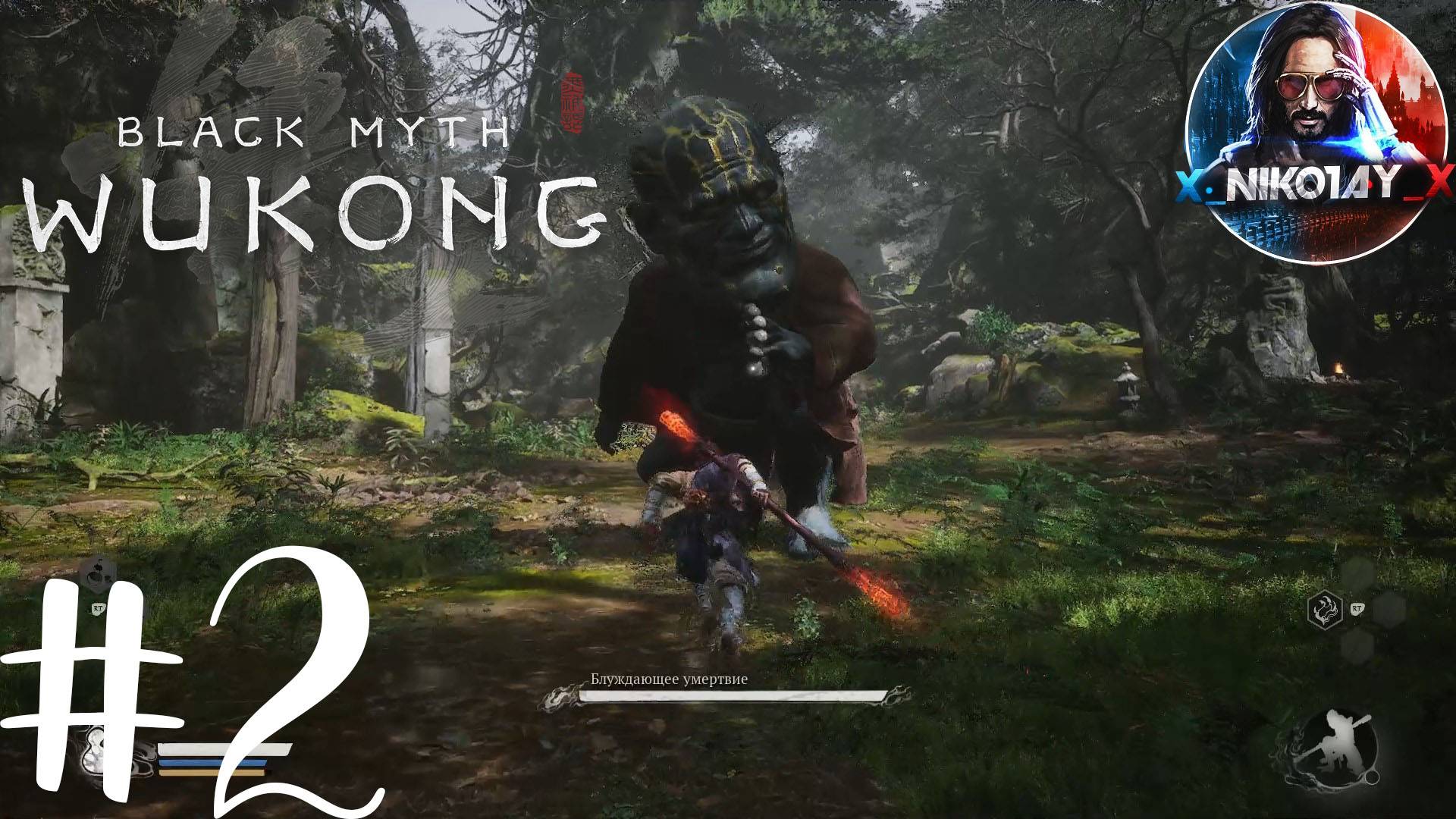The image size is (1456, 819).
Task: Click the spell icon above the health bars
Action: pos(98,570)
